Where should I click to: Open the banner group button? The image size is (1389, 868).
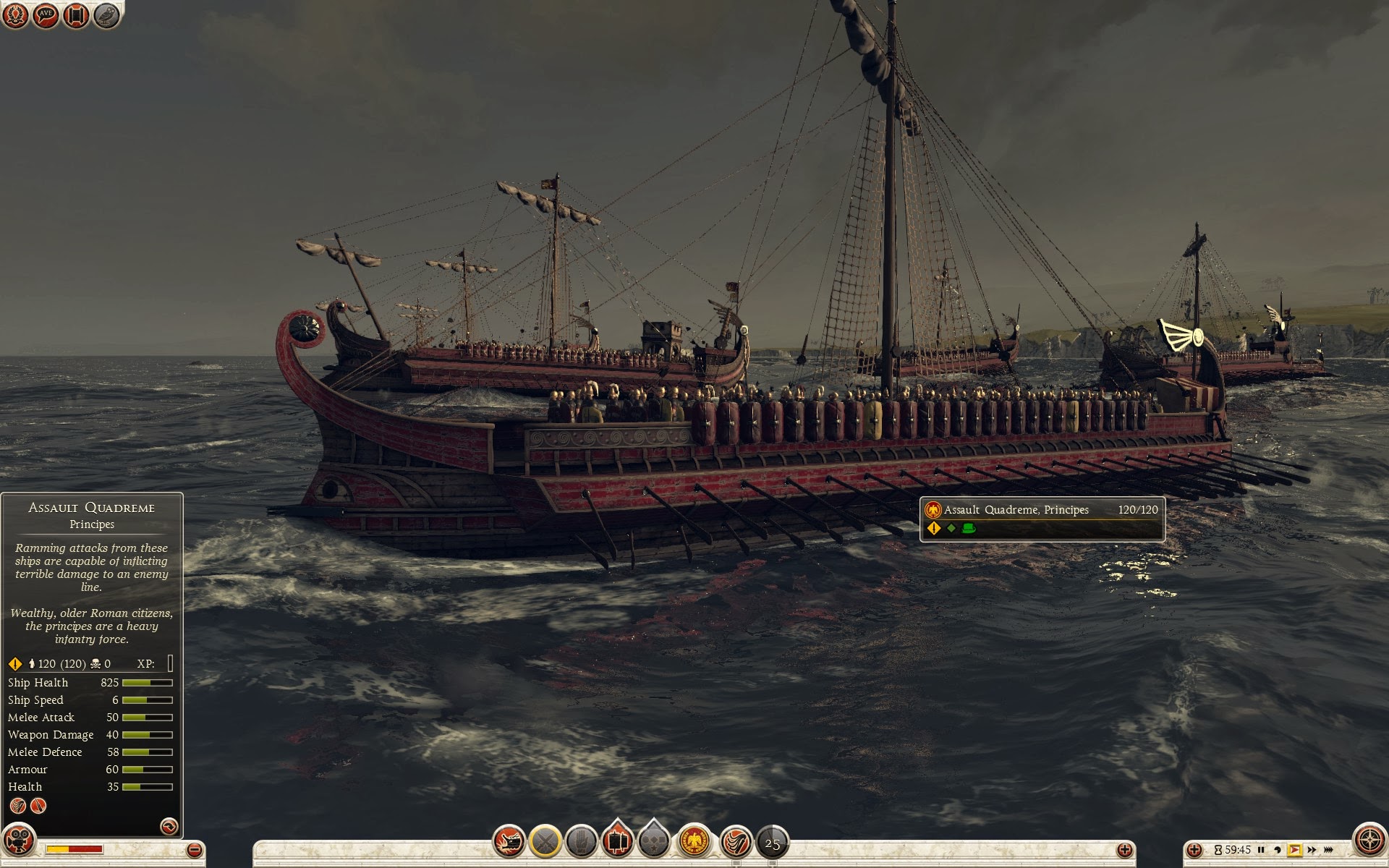tap(618, 842)
